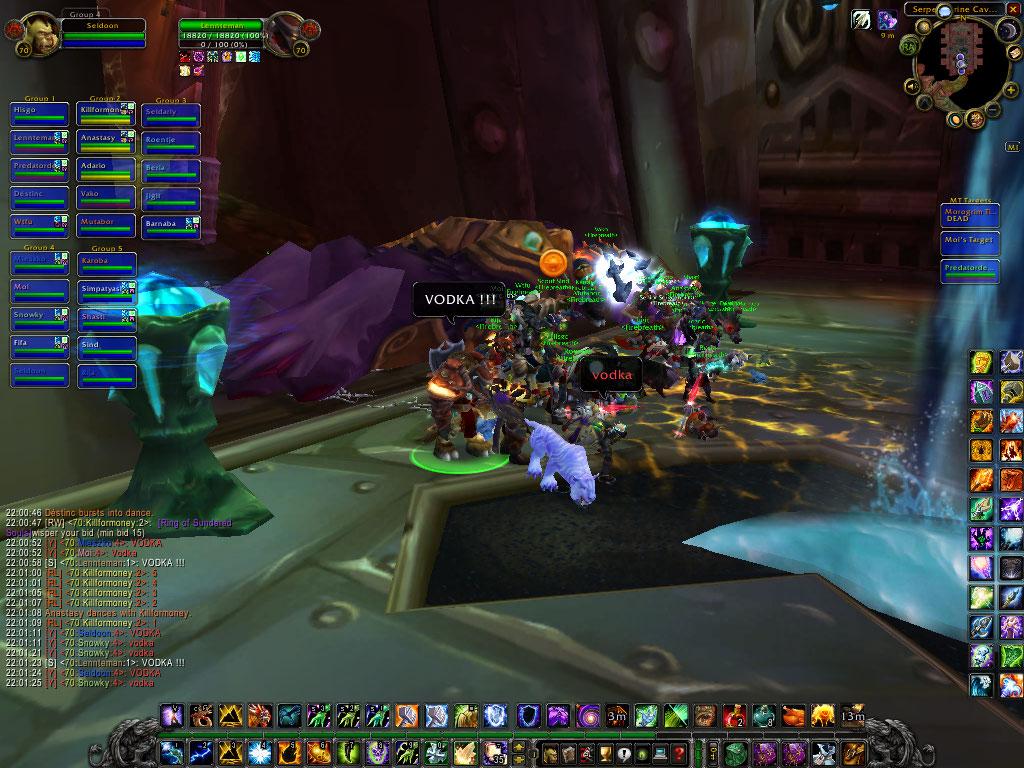Target Killformoney in the raid frames
The image size is (1024, 768).
click(106, 114)
